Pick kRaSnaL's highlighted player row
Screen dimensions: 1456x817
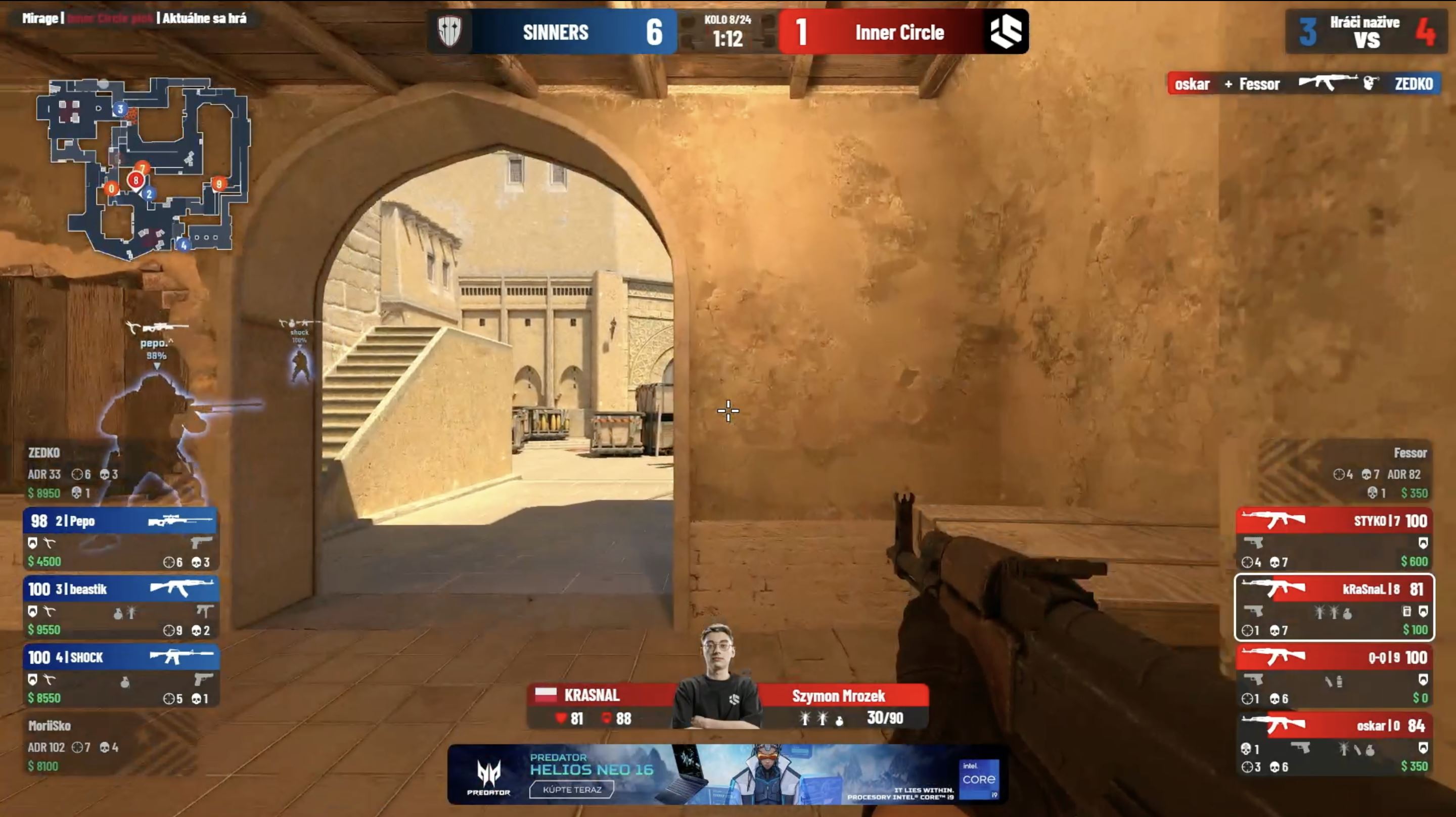[x=1334, y=607]
